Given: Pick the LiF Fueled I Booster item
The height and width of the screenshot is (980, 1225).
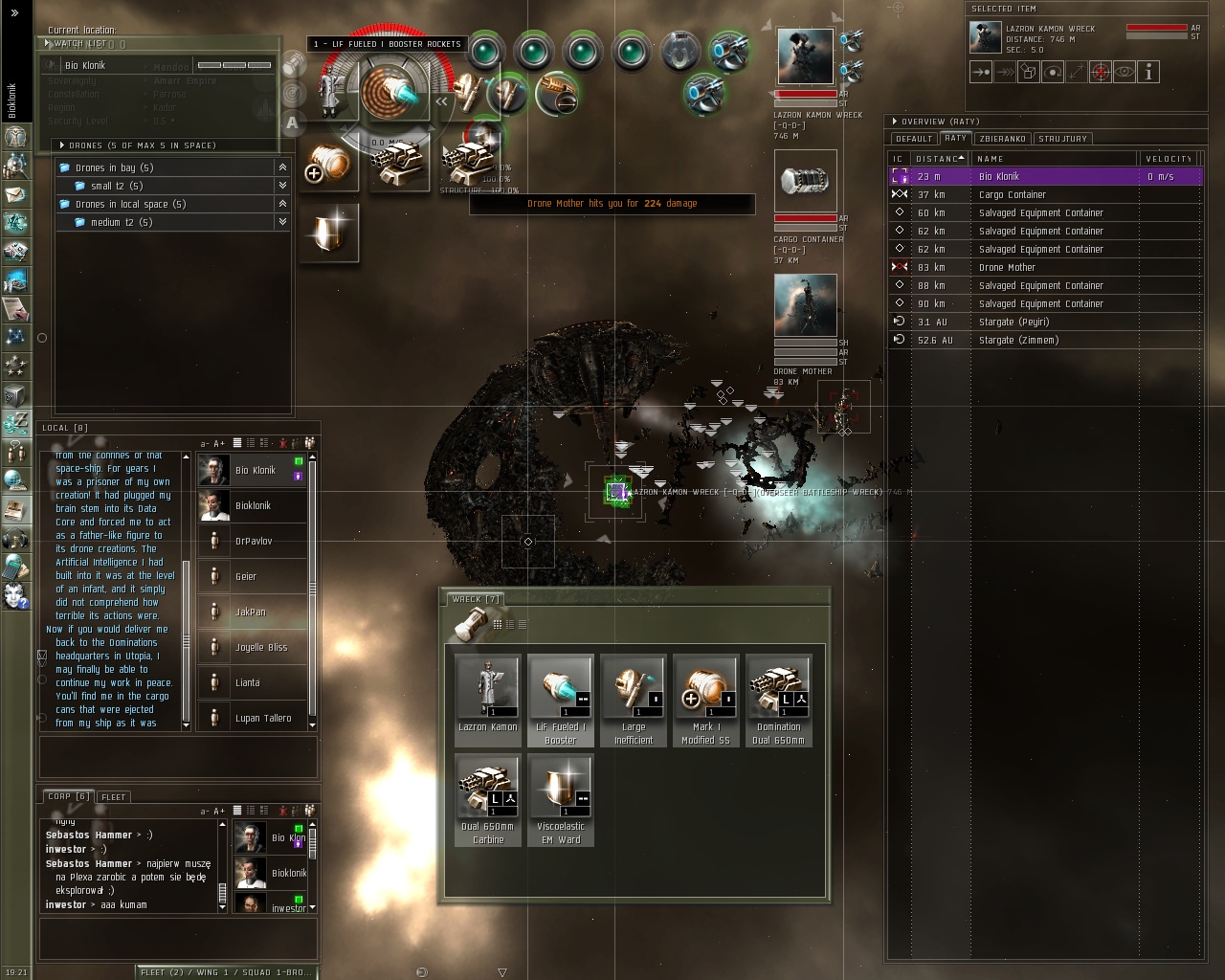Looking at the screenshot, I should [561, 689].
